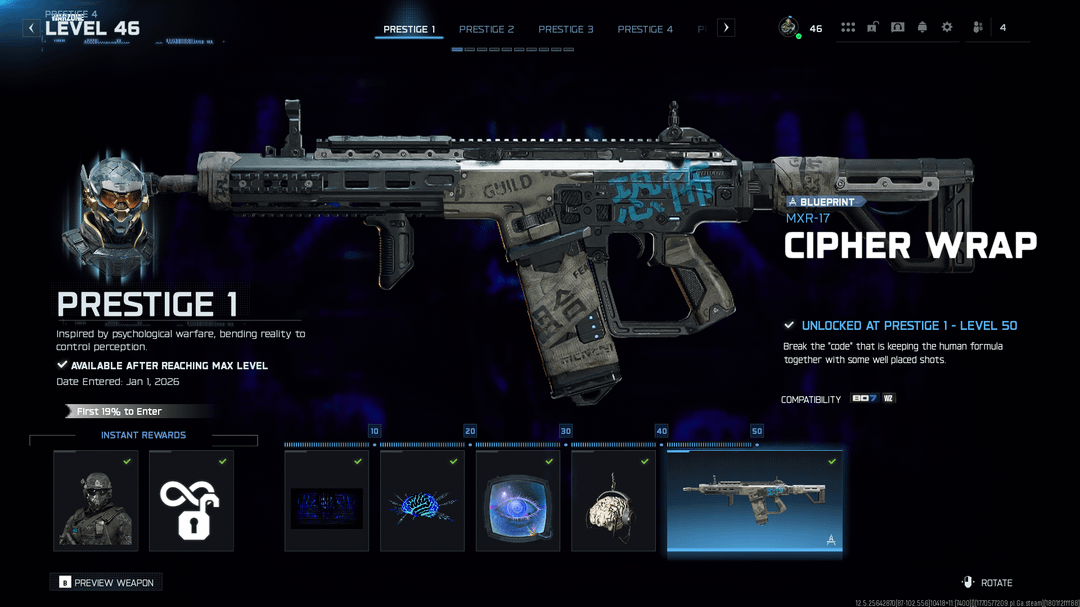View the glowing blue brain reward
Image resolution: width=1080 pixels, height=607 pixels.
click(x=422, y=501)
